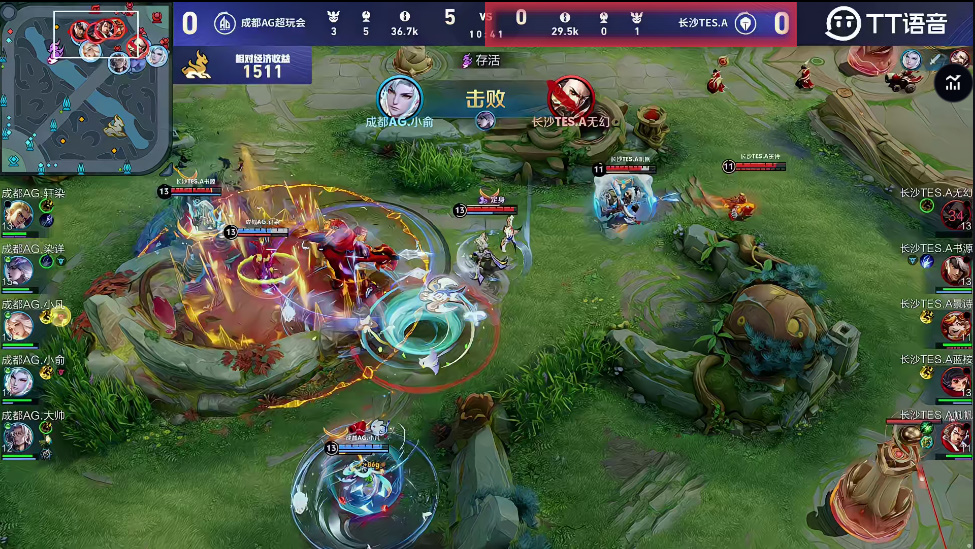Select 长沙TES.A无幻's portrait in the player list
The image size is (975, 549).
click(x=955, y=215)
